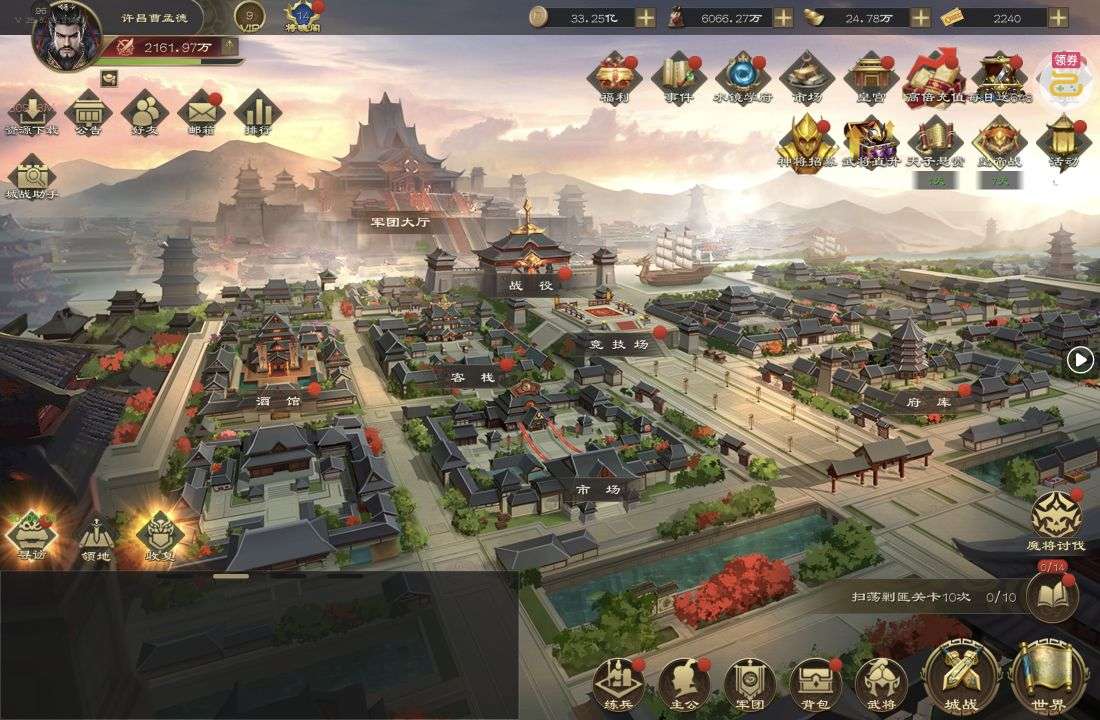
Task: Open the 事件 events icon
Action: [x=678, y=75]
